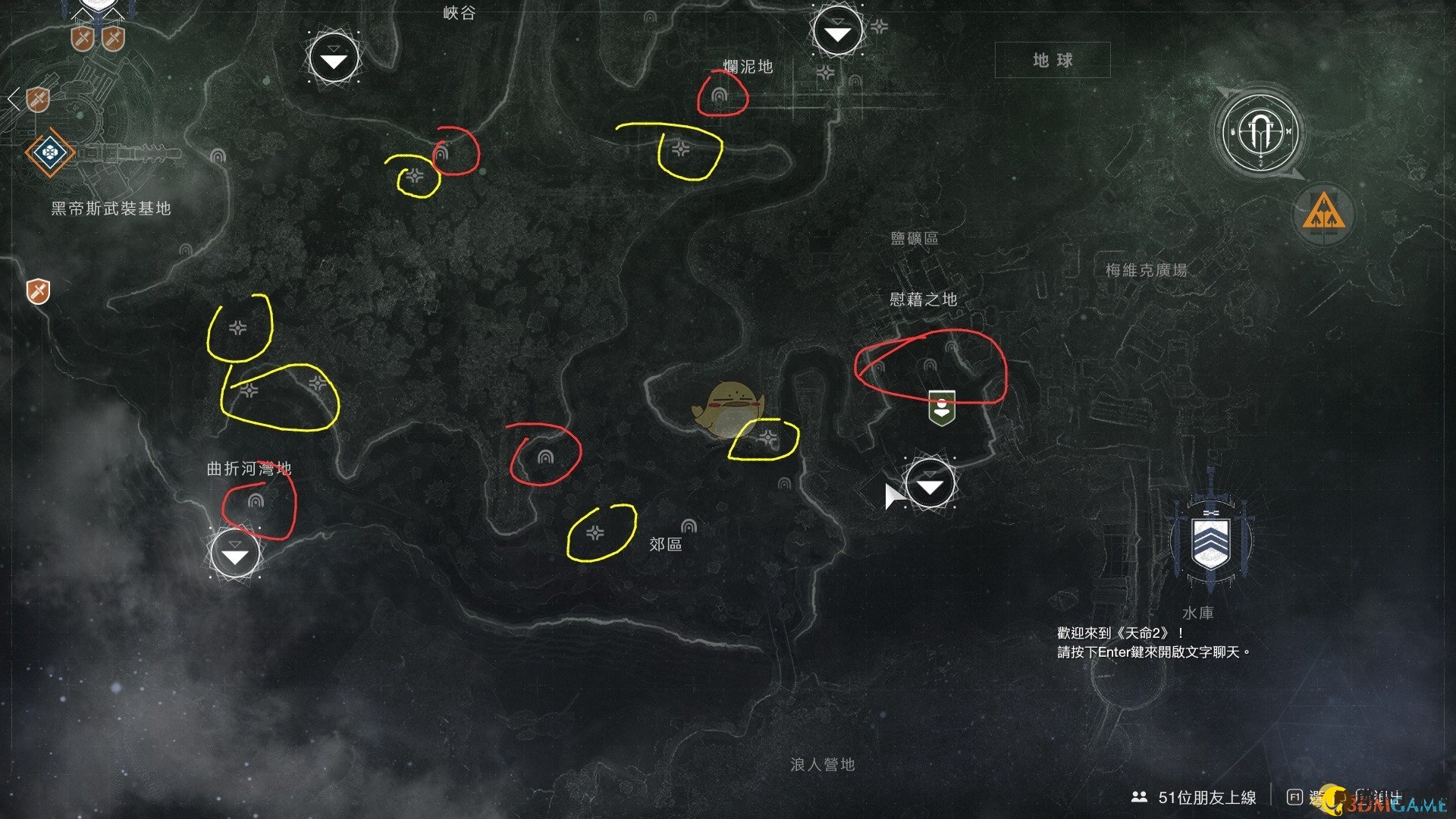Select the yellow-circled chest icon below 峽谷
The height and width of the screenshot is (819, 1456).
pos(414,176)
